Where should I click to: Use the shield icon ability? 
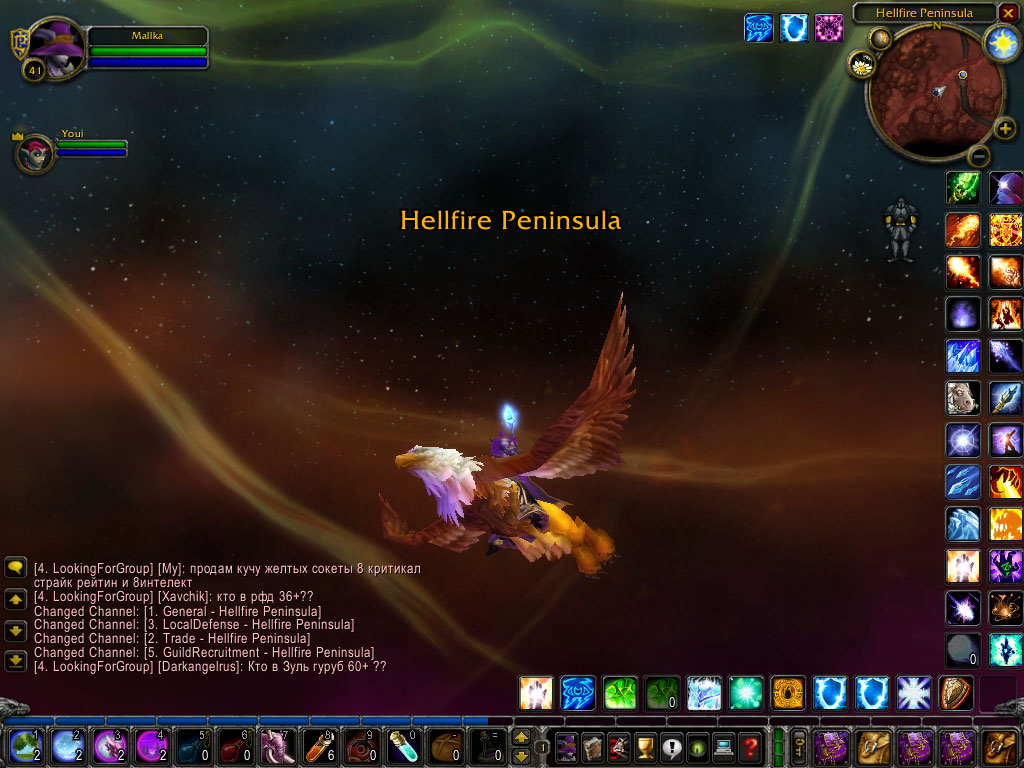pyautogui.click(x=956, y=692)
